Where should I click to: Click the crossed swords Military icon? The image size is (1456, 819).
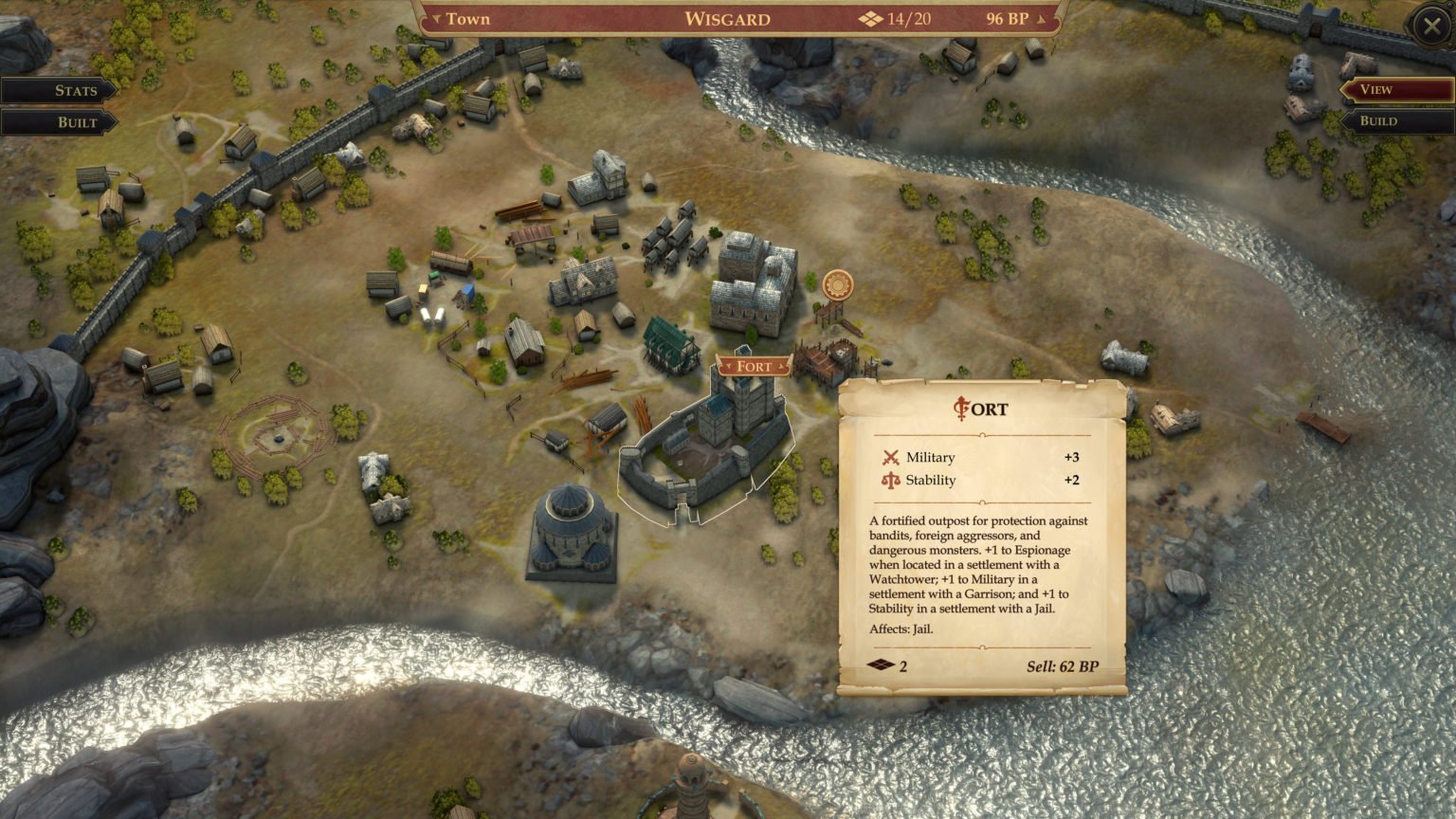coord(892,457)
